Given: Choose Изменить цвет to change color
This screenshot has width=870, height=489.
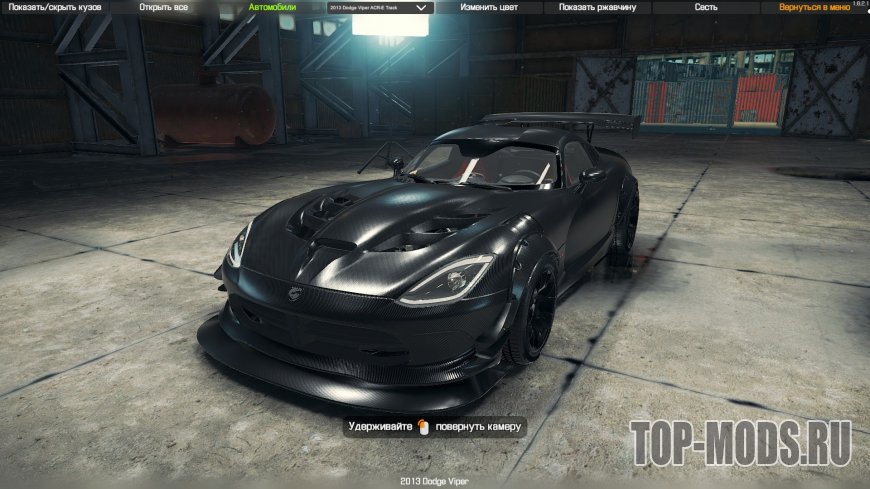Looking at the screenshot, I should 488,7.
